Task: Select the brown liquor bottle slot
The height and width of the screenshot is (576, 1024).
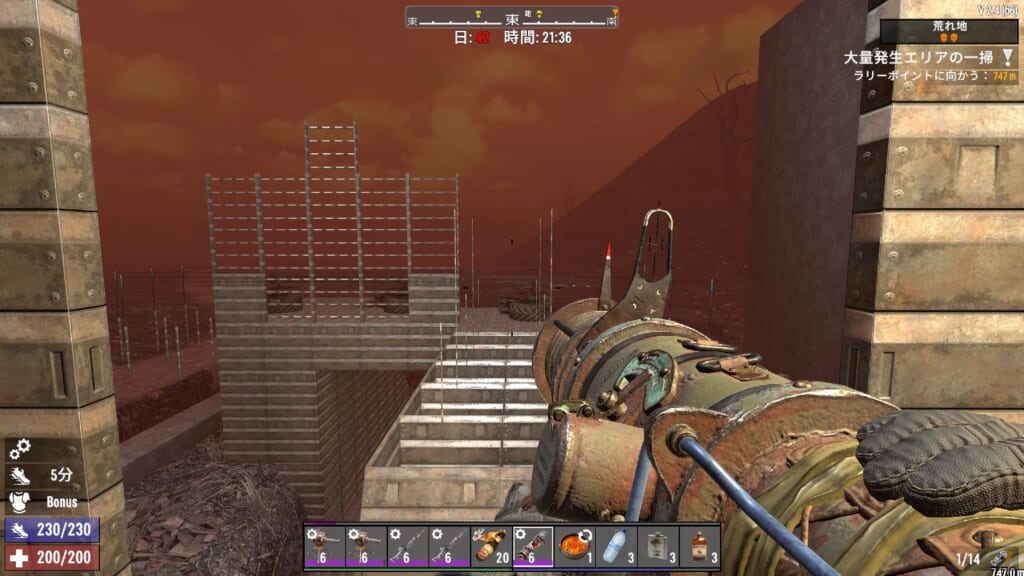Action: click(700, 547)
